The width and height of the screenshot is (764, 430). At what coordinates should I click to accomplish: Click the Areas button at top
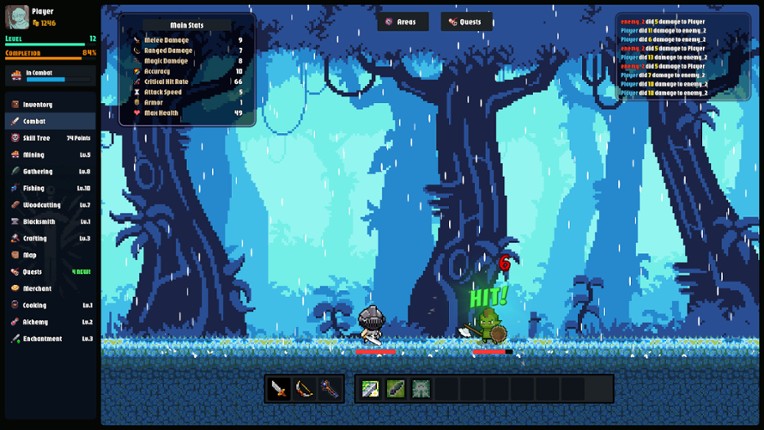(402, 21)
